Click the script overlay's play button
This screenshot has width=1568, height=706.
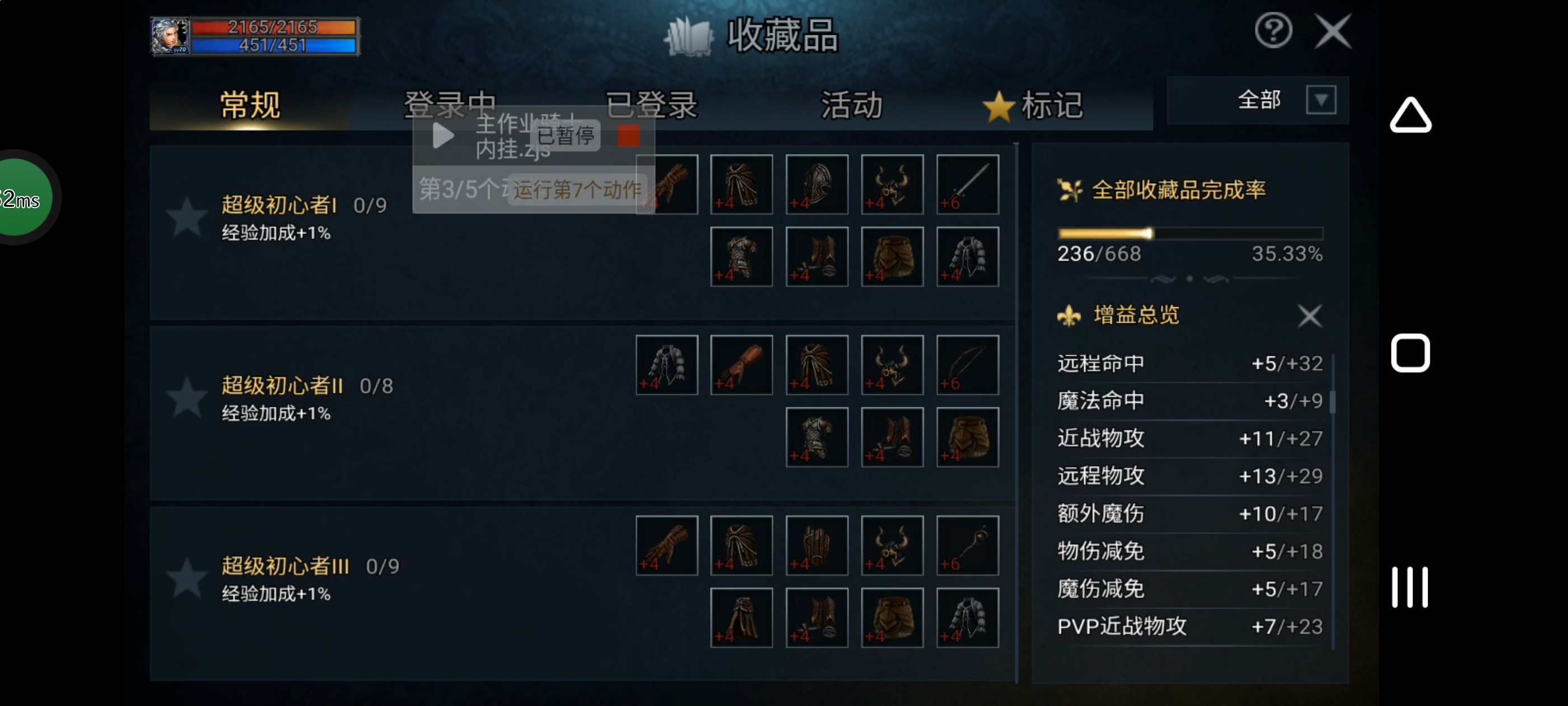click(443, 135)
